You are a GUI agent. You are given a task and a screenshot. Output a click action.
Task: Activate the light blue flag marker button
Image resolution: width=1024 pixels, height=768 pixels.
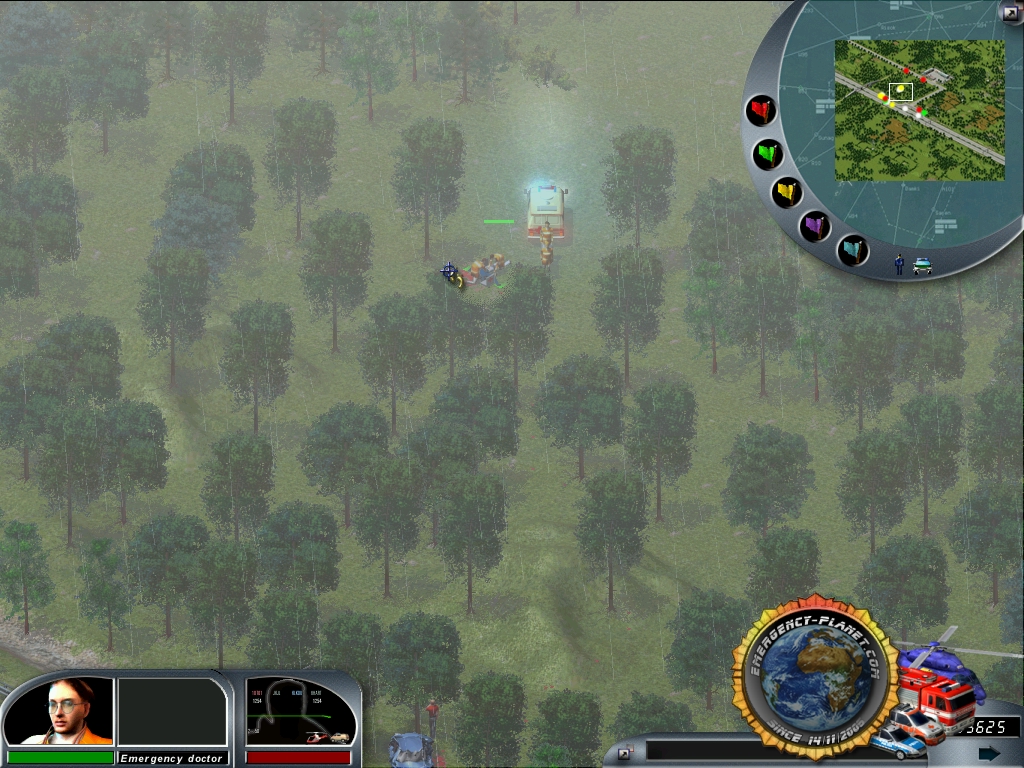tap(852, 250)
